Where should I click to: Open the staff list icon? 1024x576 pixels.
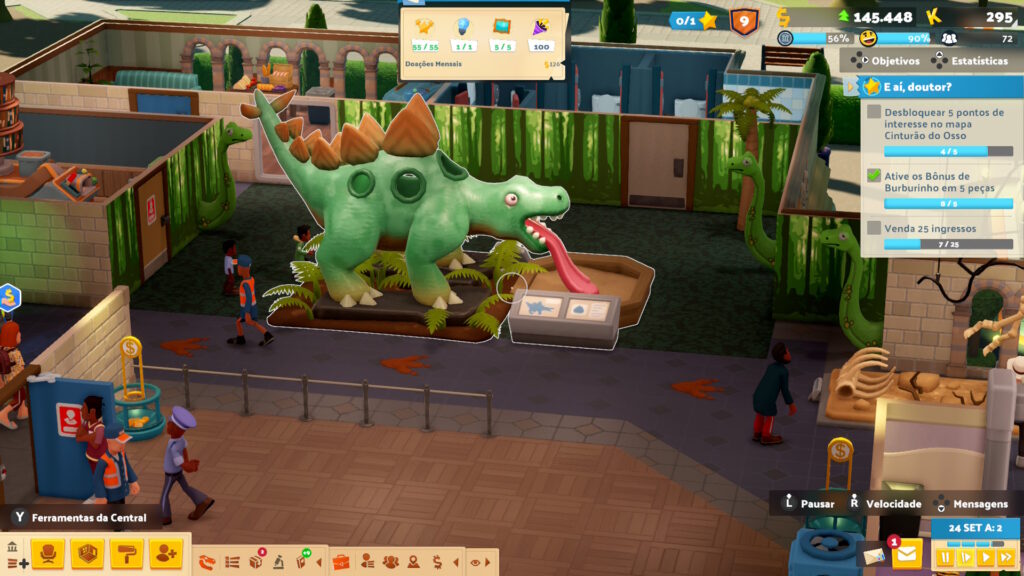tap(367, 562)
